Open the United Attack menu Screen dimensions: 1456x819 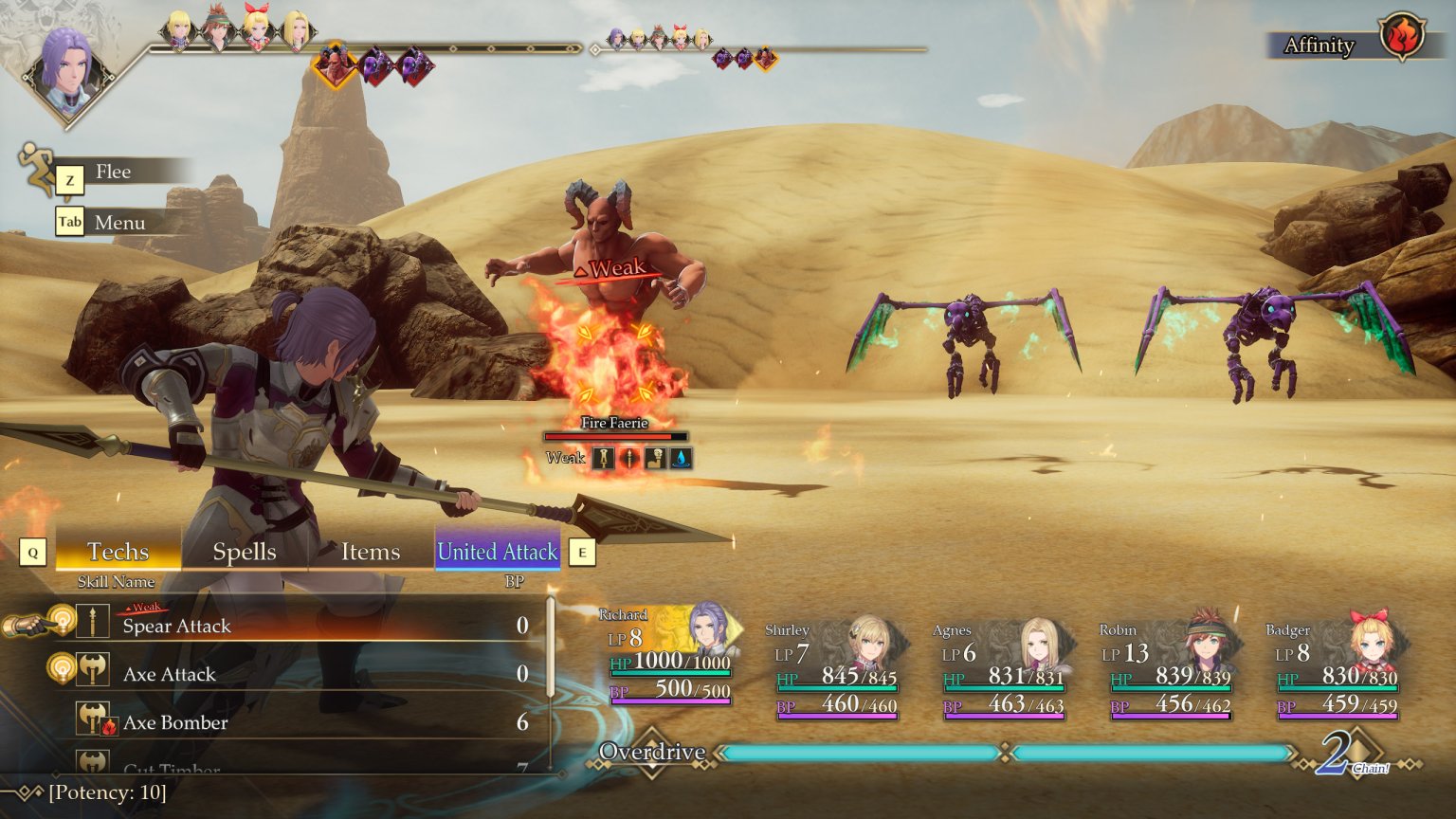(497, 552)
